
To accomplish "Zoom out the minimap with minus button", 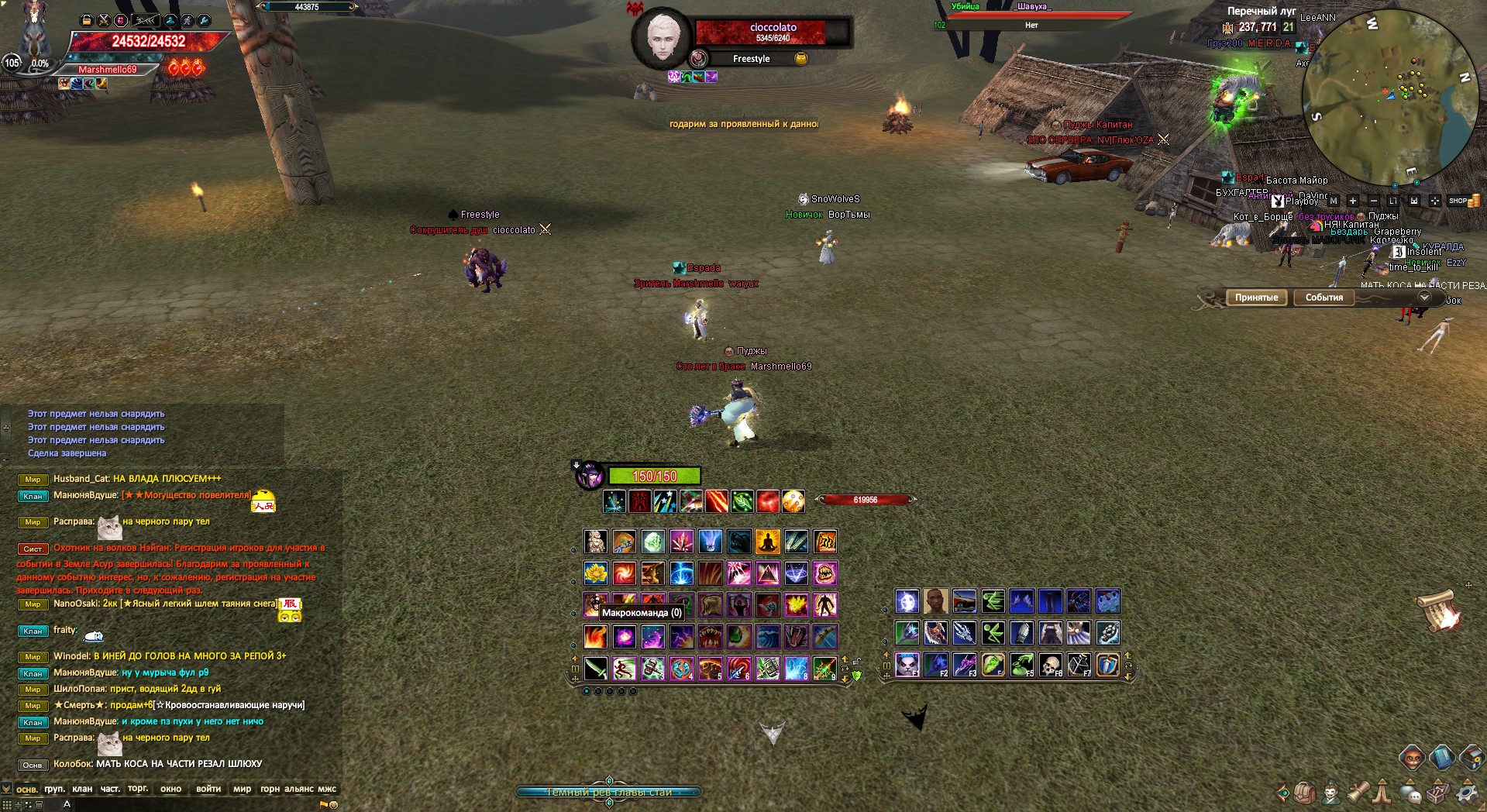I will (1373, 201).
